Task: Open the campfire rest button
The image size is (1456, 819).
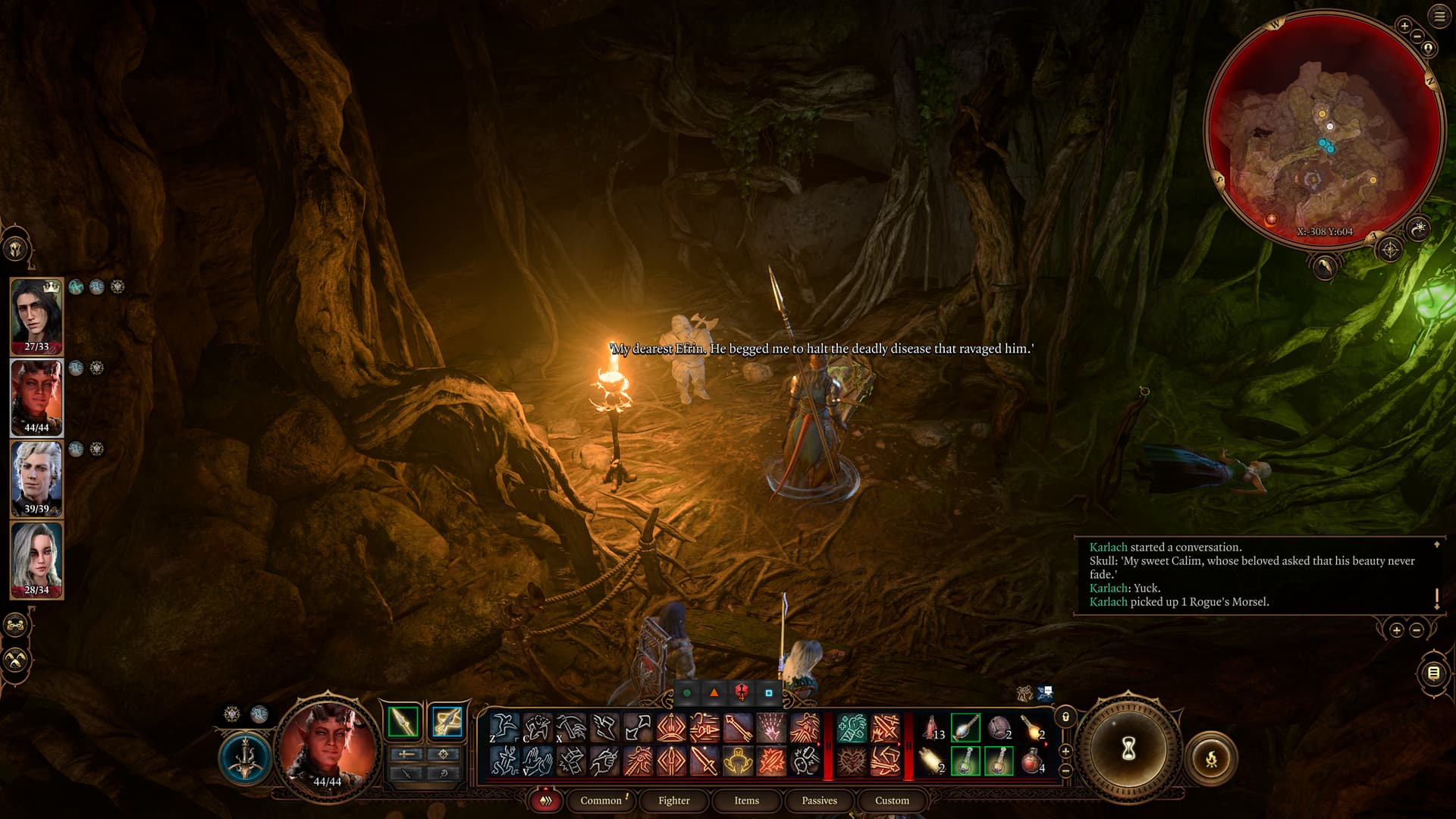Action: click(1211, 758)
